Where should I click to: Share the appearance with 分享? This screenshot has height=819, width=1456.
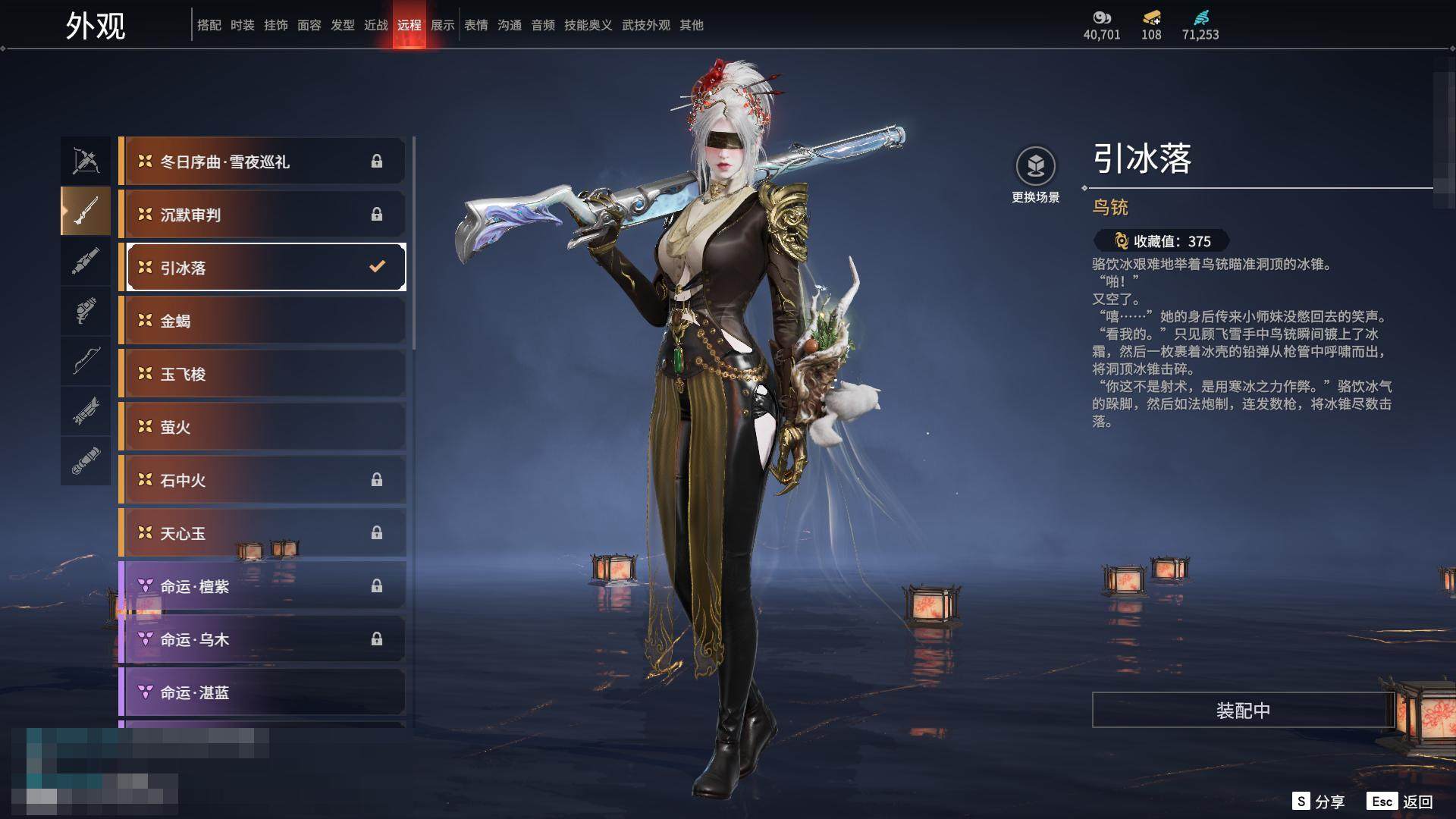coord(1319,802)
